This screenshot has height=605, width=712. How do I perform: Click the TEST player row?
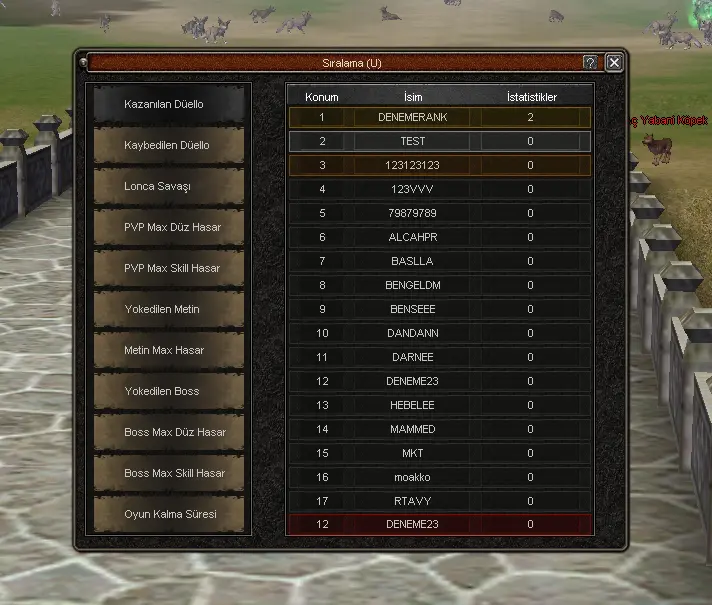click(x=413, y=141)
